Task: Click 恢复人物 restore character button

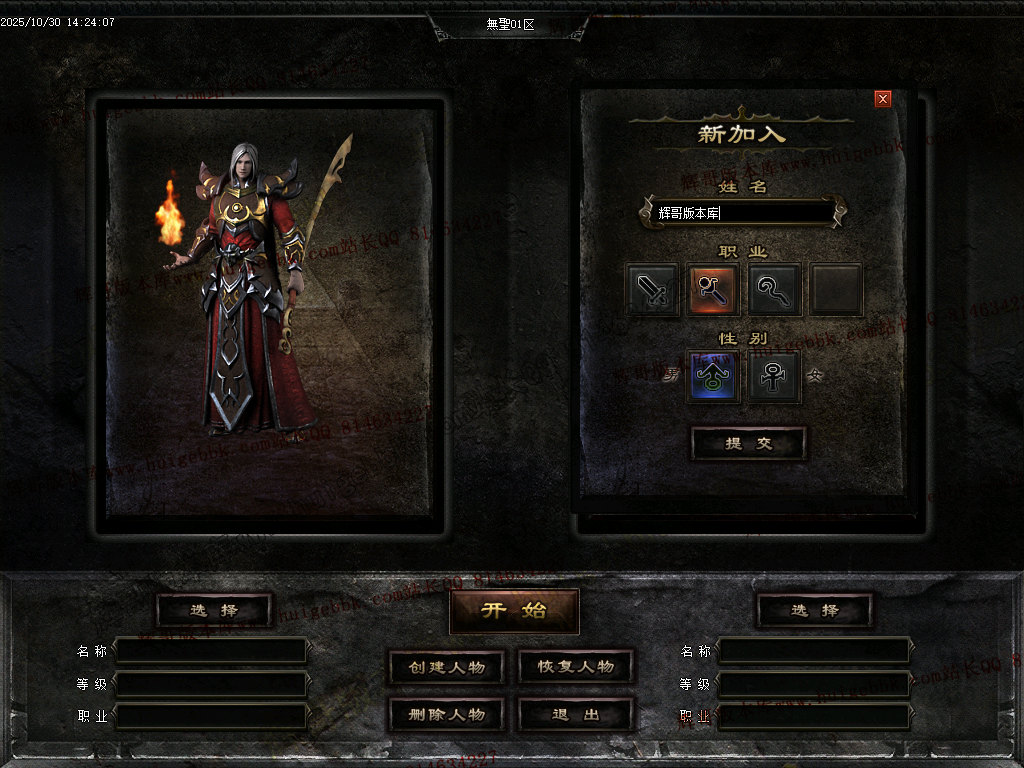Action: click(576, 667)
